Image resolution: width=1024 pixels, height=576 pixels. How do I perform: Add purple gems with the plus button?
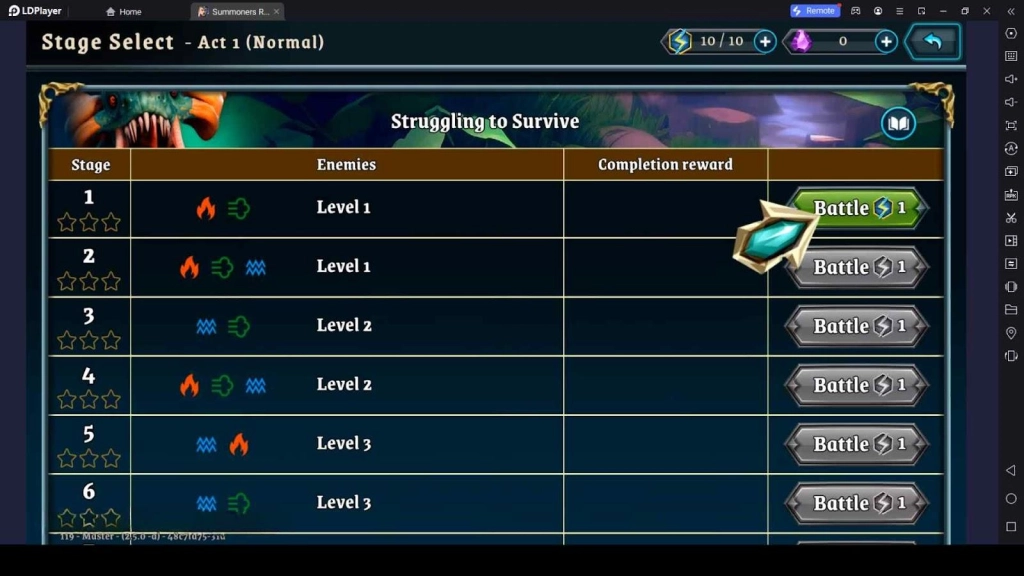point(886,41)
